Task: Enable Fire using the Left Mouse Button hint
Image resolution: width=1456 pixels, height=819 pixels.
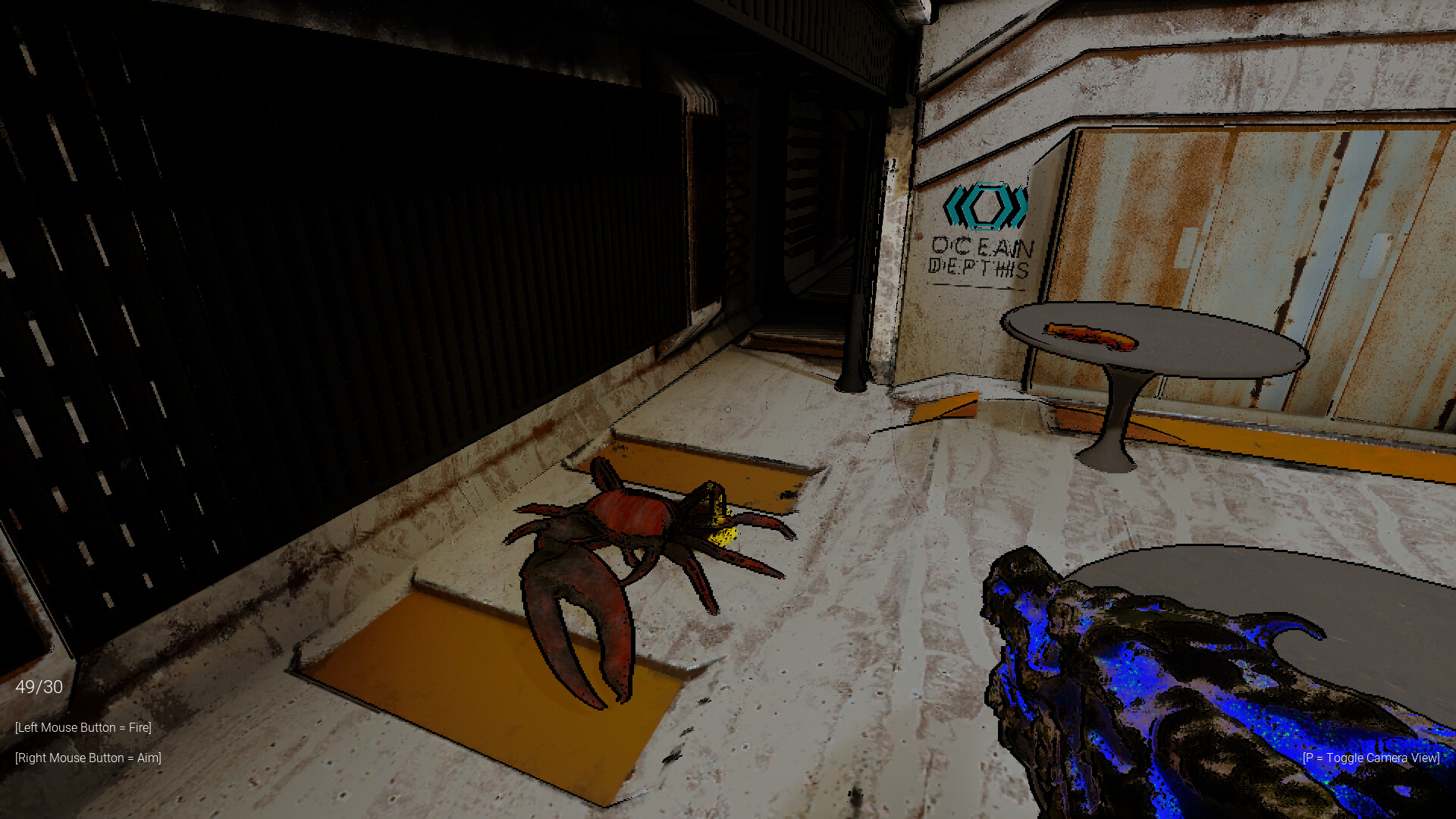Action: tap(82, 727)
